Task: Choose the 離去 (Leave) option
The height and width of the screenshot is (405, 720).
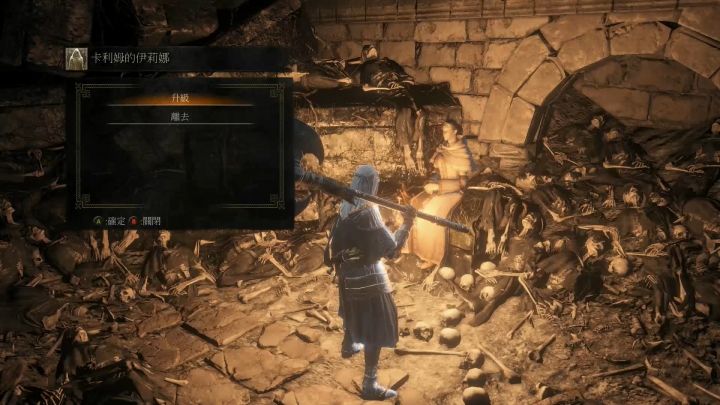Action: pyautogui.click(x=181, y=116)
